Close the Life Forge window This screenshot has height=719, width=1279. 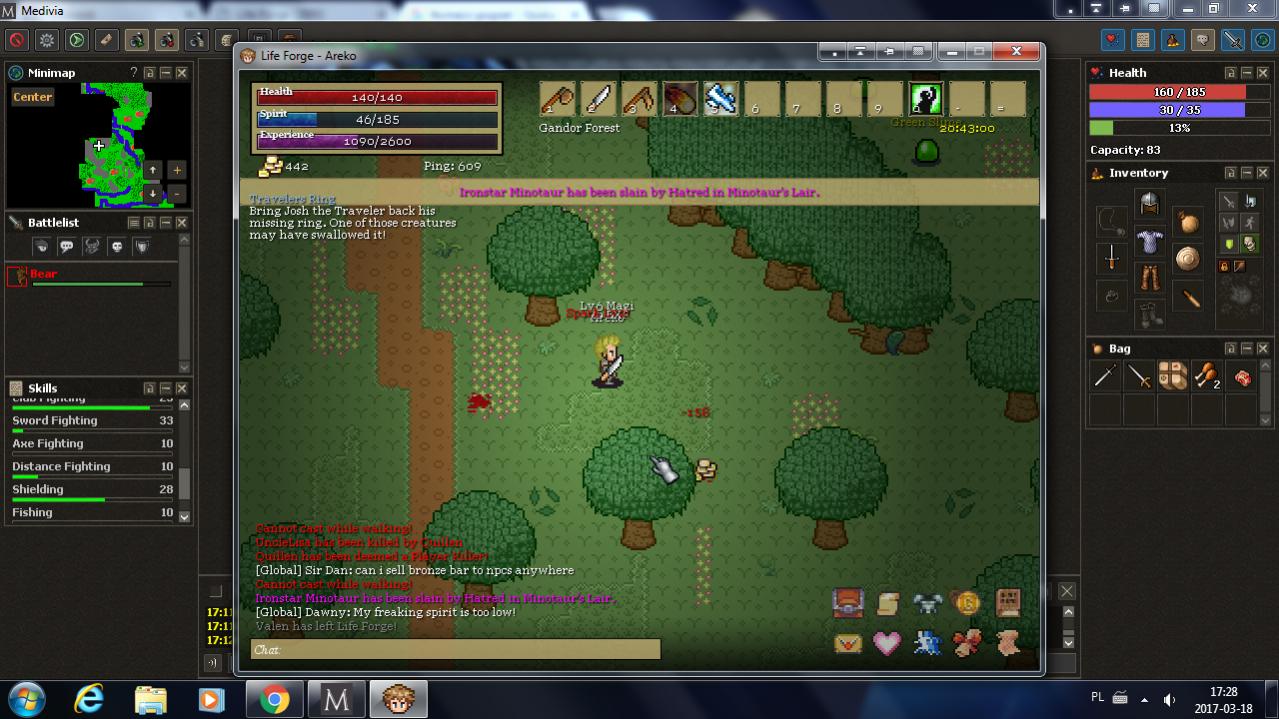coord(1016,52)
